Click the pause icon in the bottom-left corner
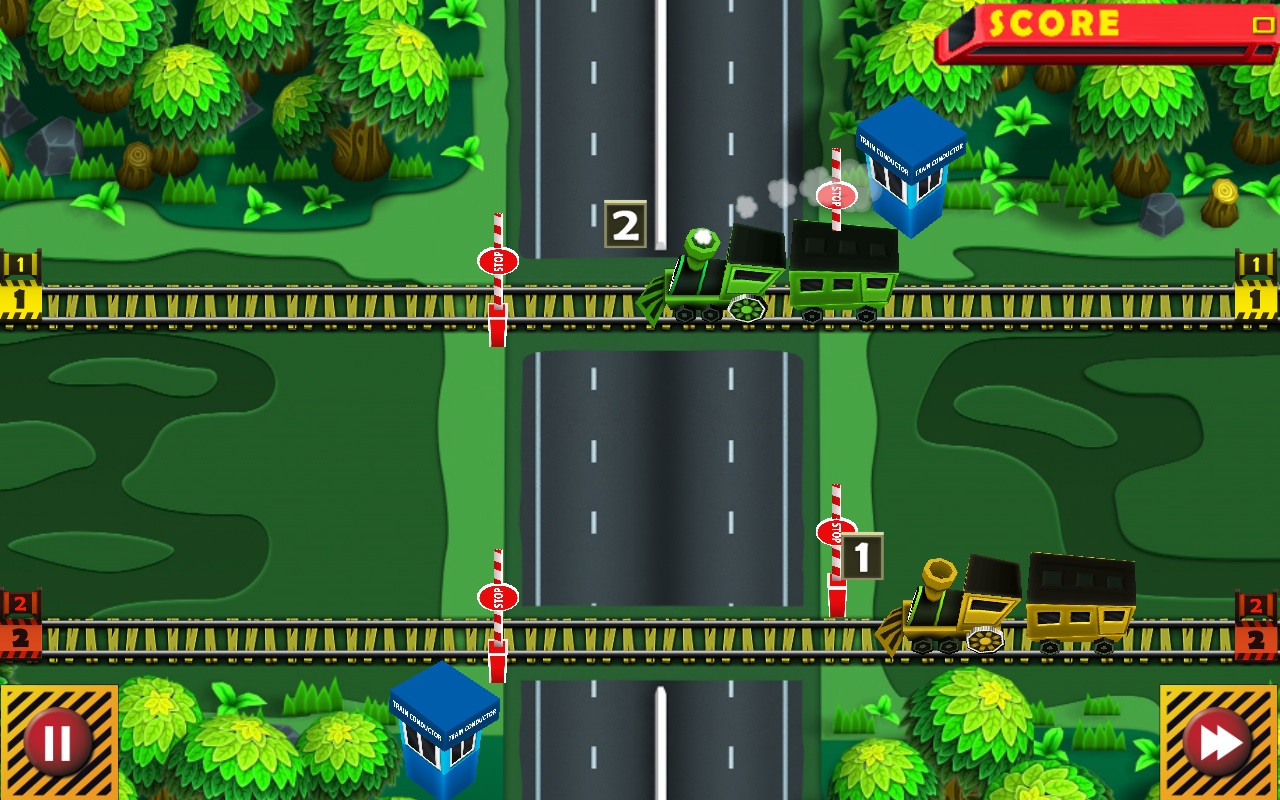Screen dimensions: 1280x800 coord(57,741)
